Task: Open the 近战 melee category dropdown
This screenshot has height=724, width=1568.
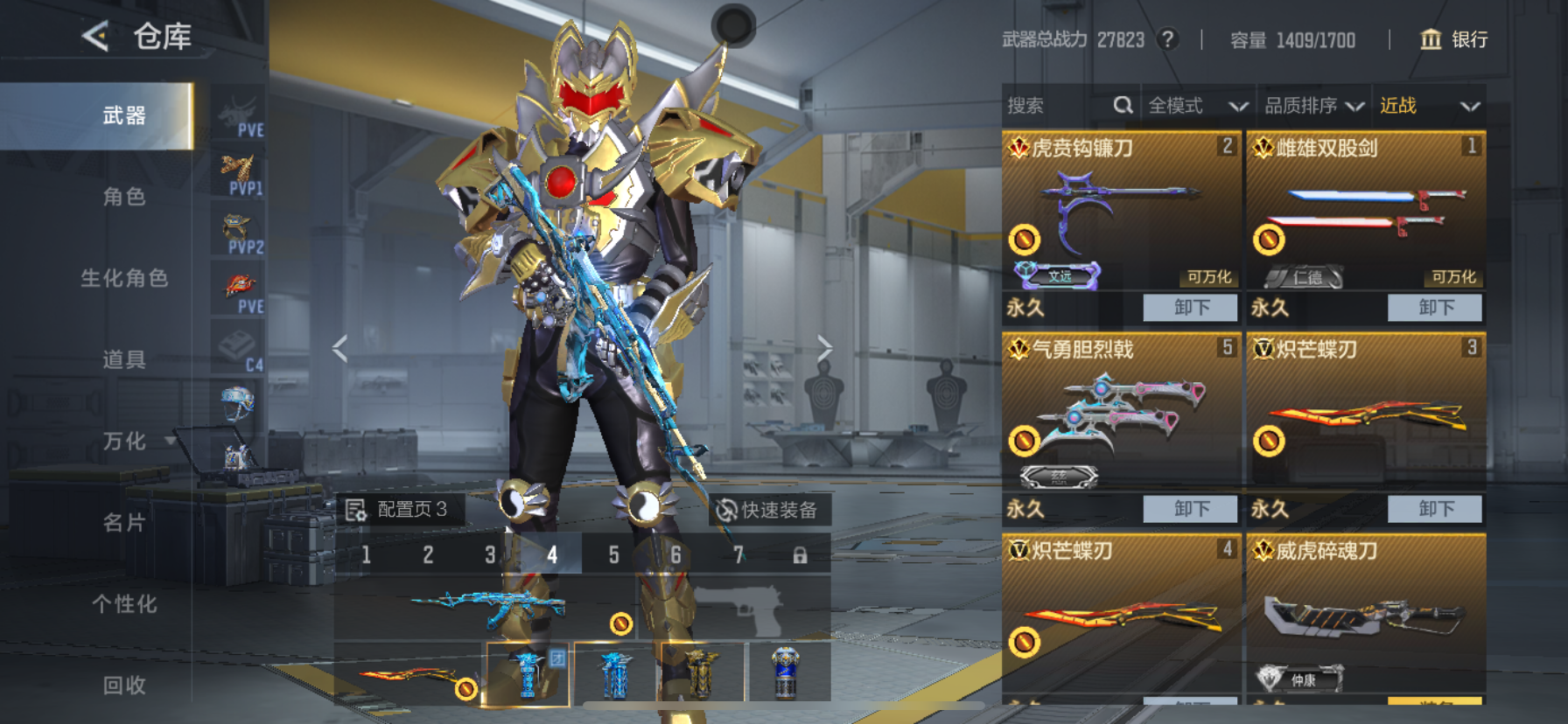Action: pos(1429,106)
